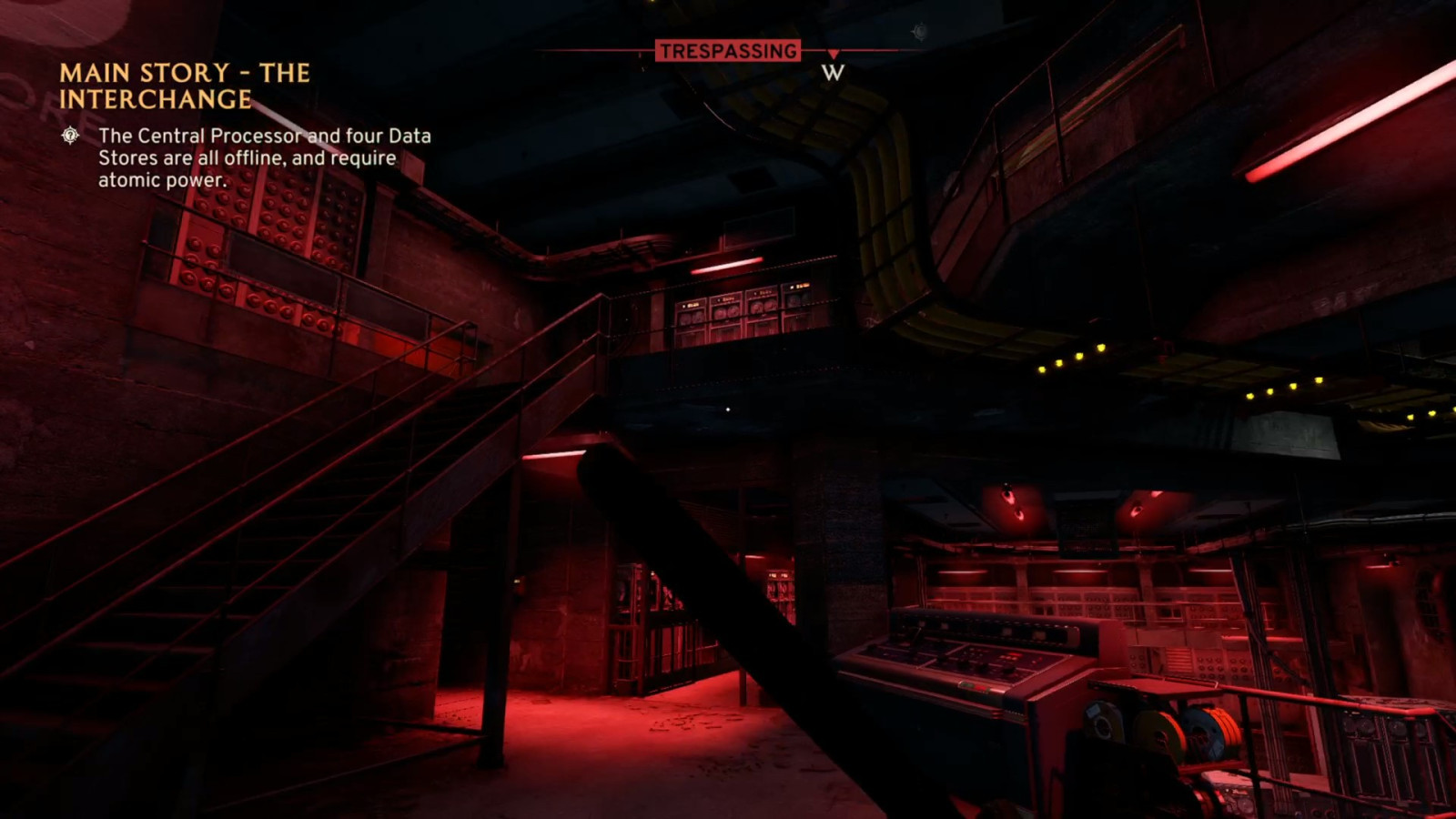Select the Main Story – The Interchange quest title

click(185, 86)
